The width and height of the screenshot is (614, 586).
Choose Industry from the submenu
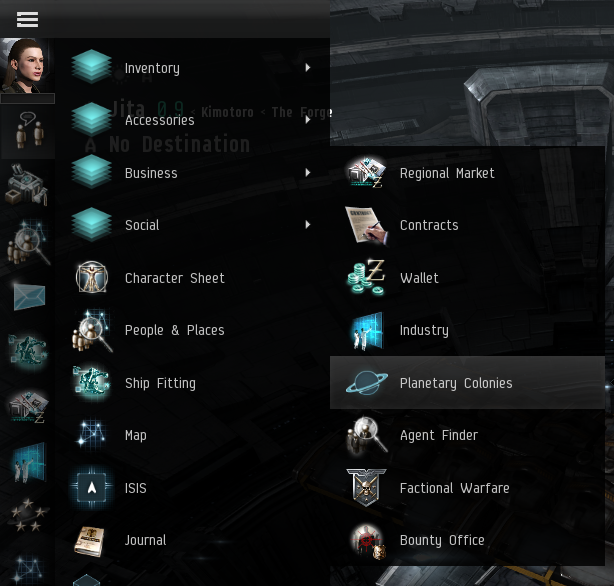pos(423,330)
